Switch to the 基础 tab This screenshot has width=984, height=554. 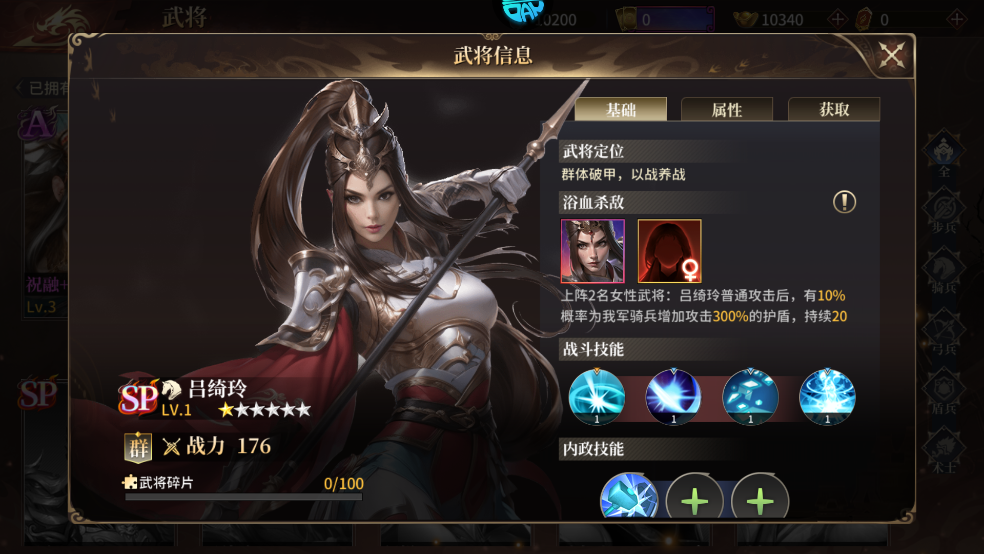click(620, 110)
